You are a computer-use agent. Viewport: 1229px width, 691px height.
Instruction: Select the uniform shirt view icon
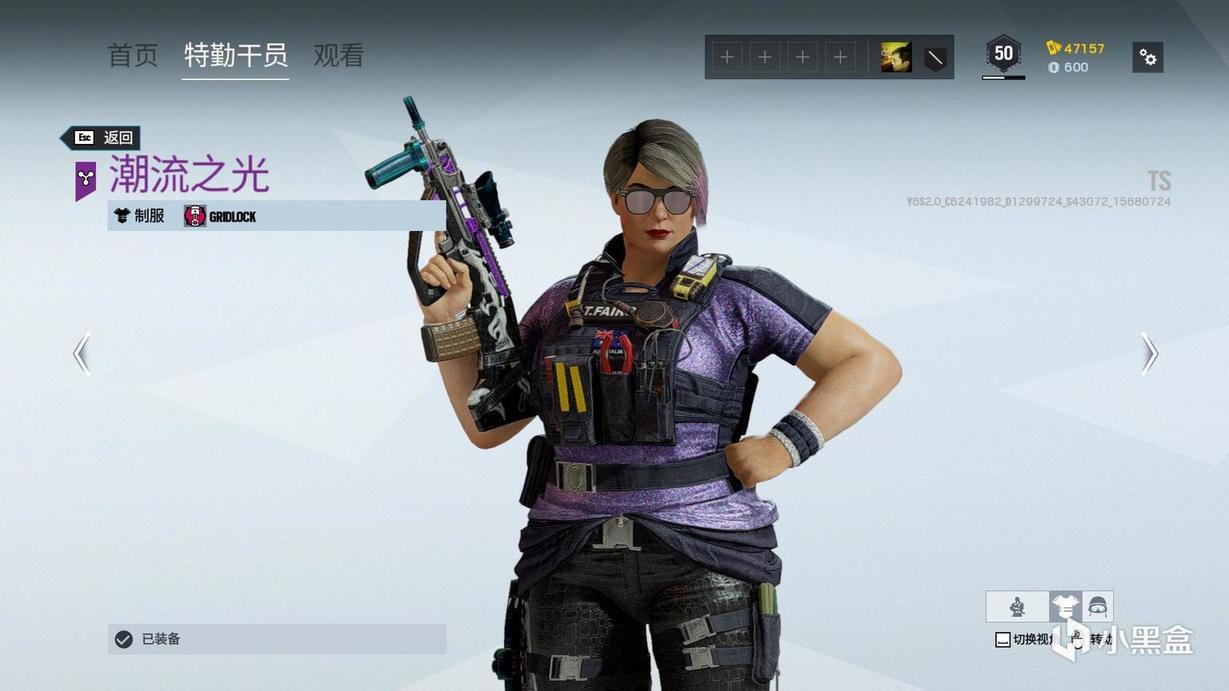point(1065,606)
